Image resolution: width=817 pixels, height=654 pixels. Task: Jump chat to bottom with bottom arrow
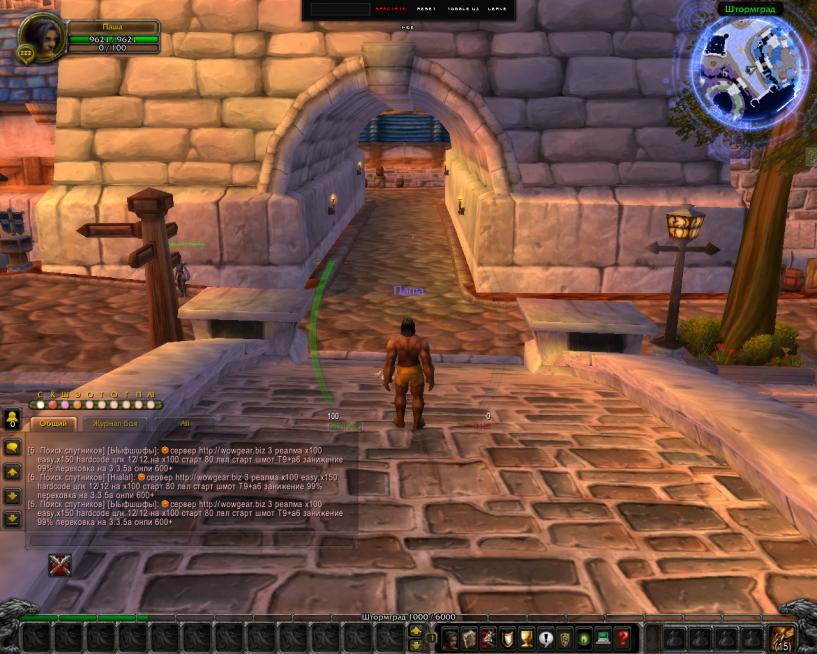coord(12,518)
